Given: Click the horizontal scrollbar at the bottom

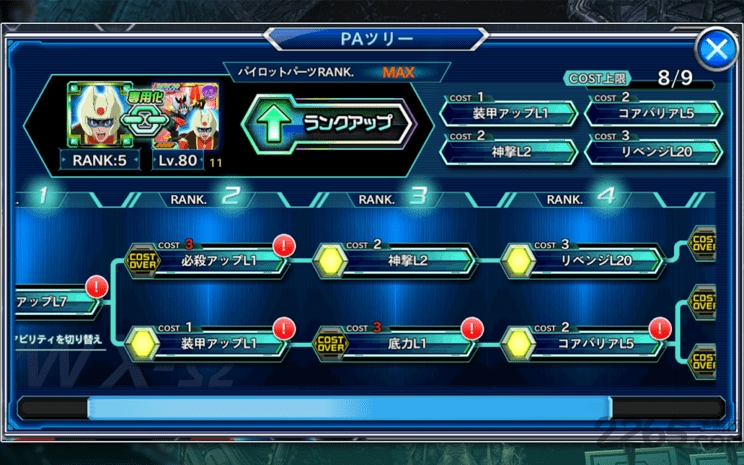Looking at the screenshot, I should (x=348, y=408).
